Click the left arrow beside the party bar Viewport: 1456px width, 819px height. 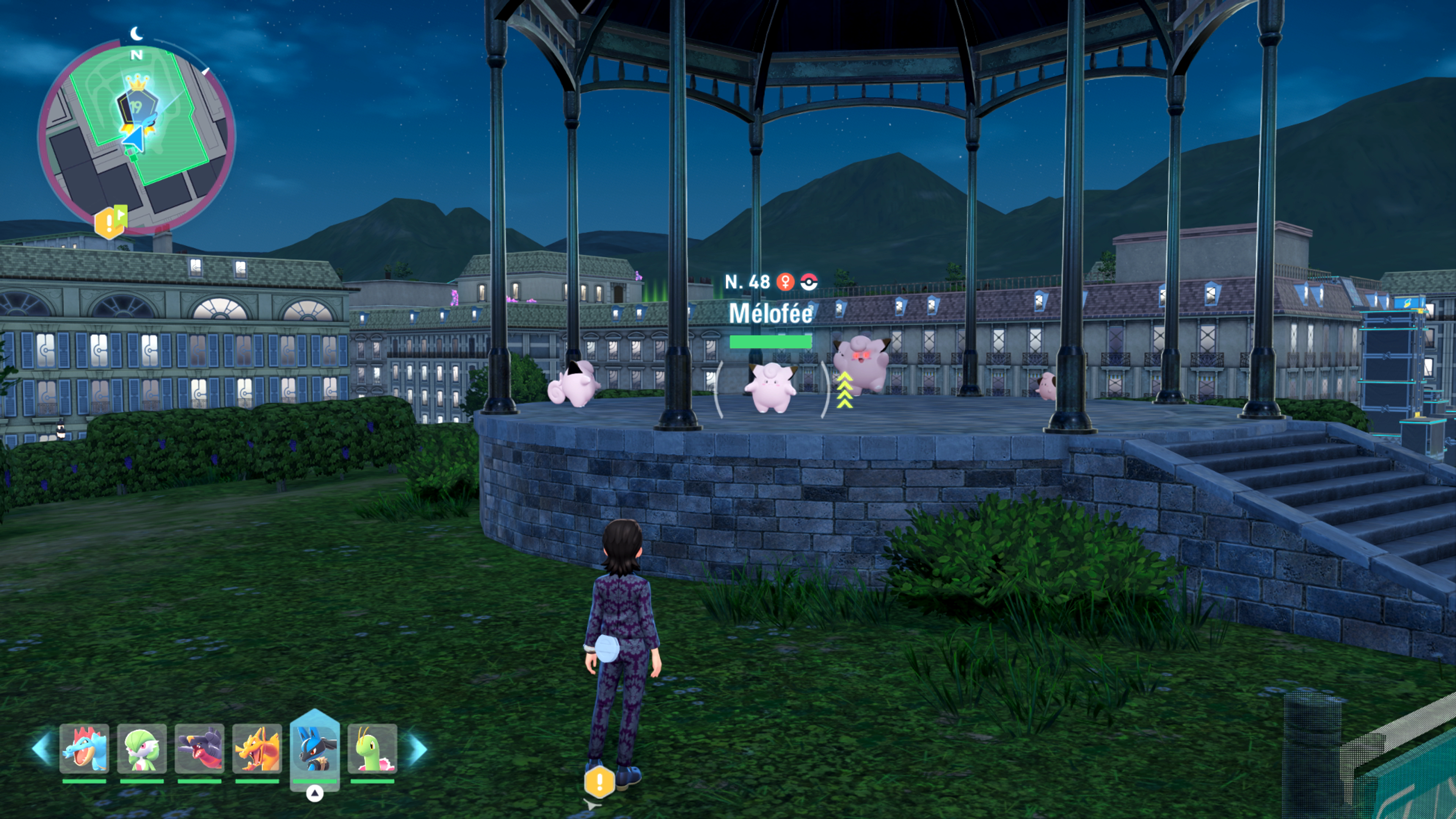coord(42,750)
